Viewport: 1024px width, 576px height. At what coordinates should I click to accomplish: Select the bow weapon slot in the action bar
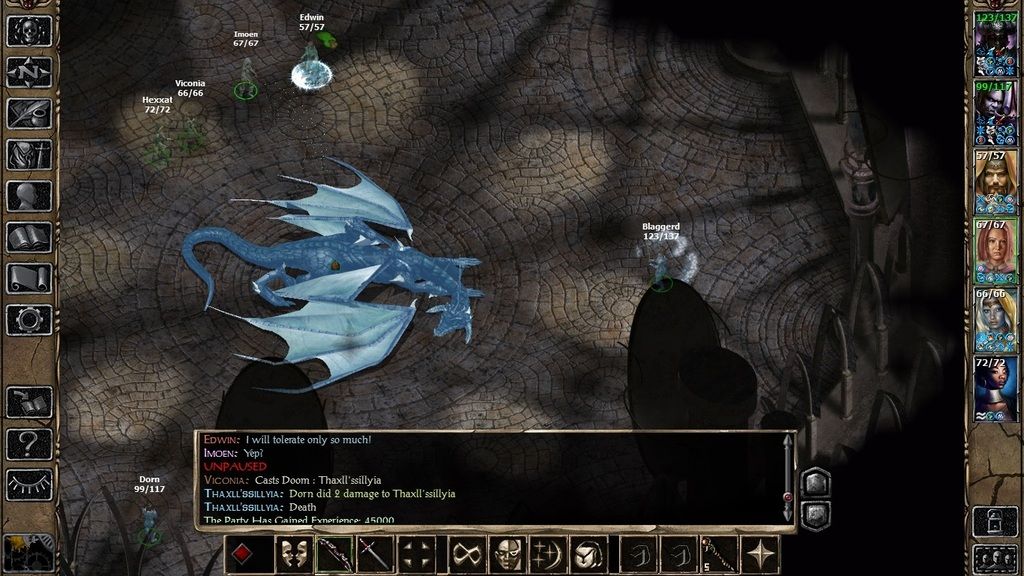click(334, 554)
